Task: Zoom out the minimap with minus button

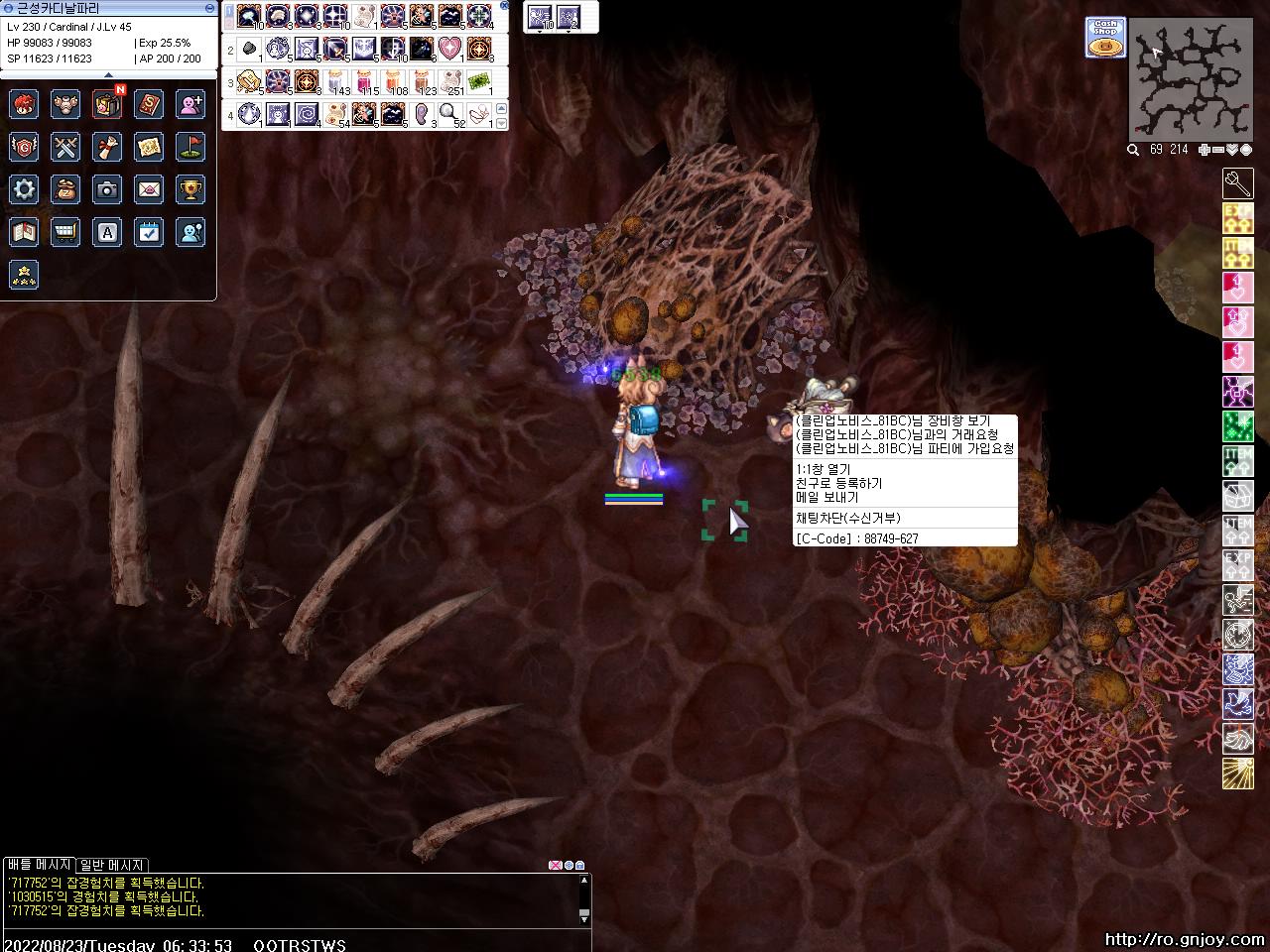Action: click(x=1217, y=150)
